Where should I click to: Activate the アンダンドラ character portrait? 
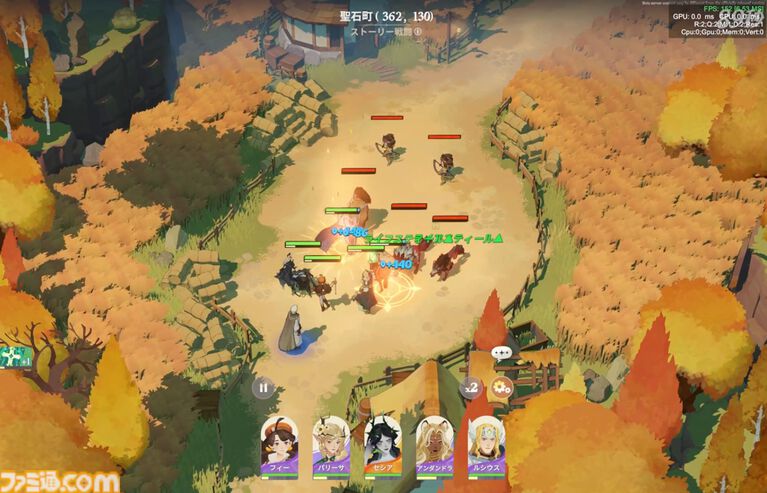point(434,441)
